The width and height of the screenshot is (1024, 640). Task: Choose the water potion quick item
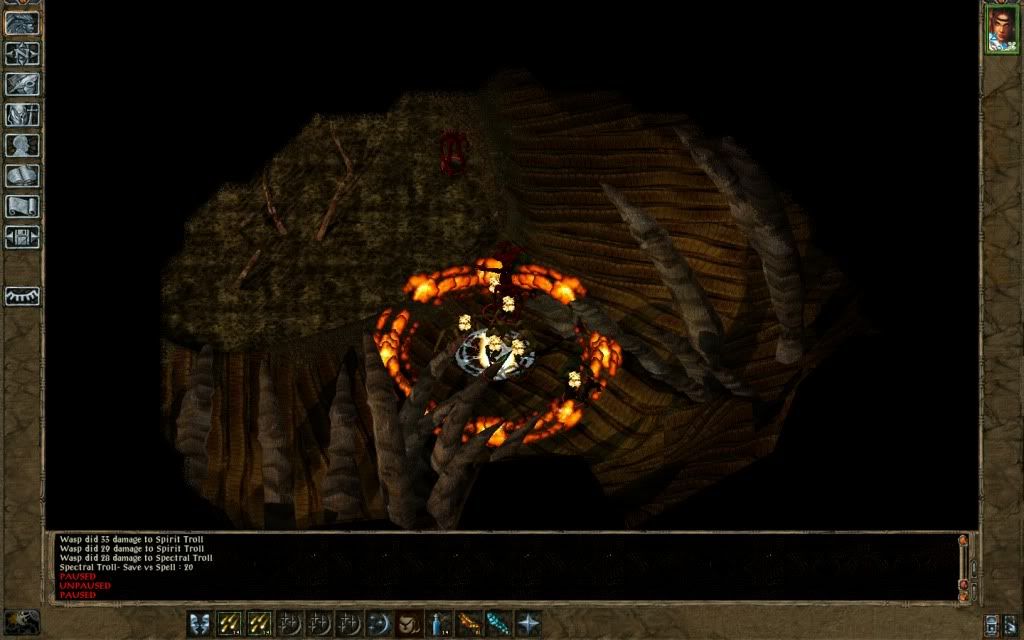pyautogui.click(x=439, y=623)
